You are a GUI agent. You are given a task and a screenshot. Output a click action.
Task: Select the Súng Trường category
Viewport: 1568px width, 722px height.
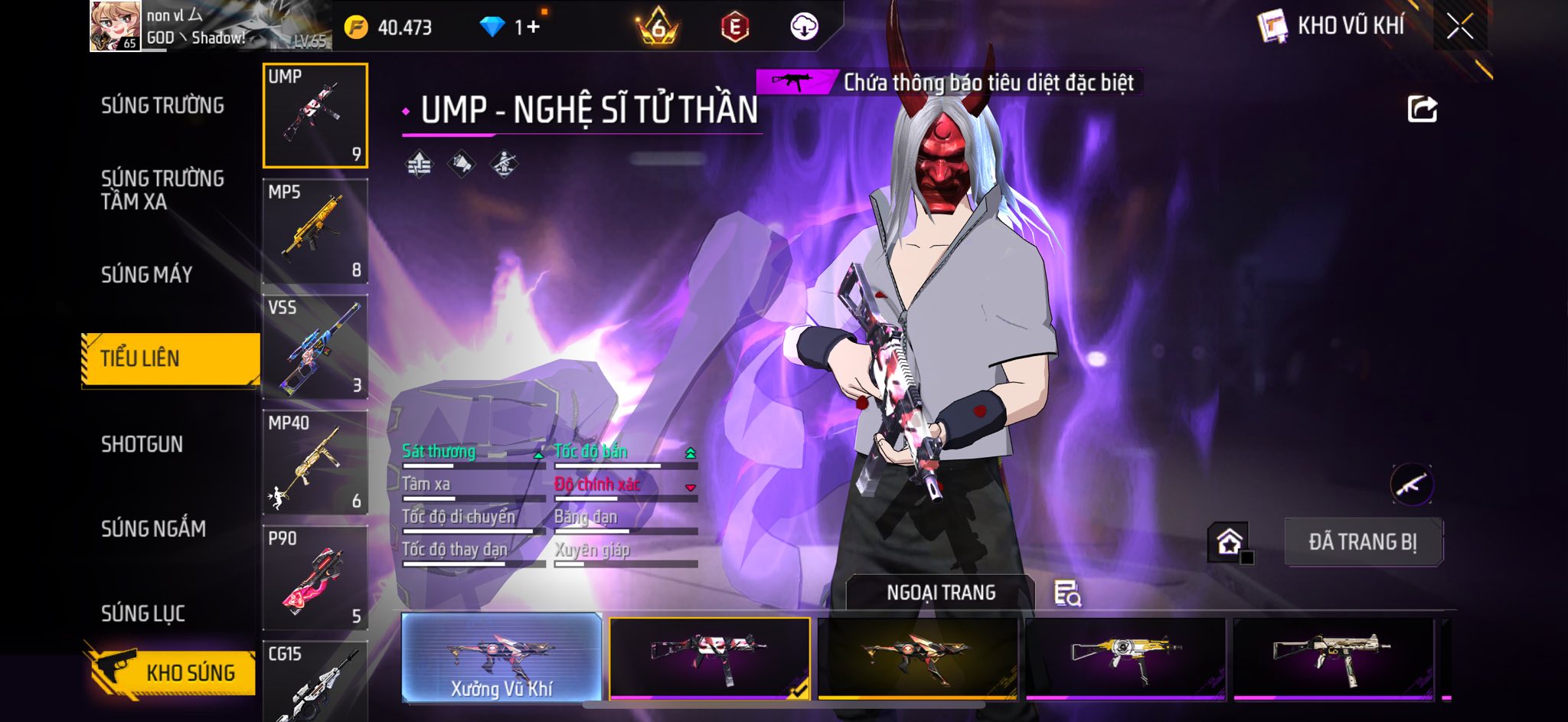[162, 106]
